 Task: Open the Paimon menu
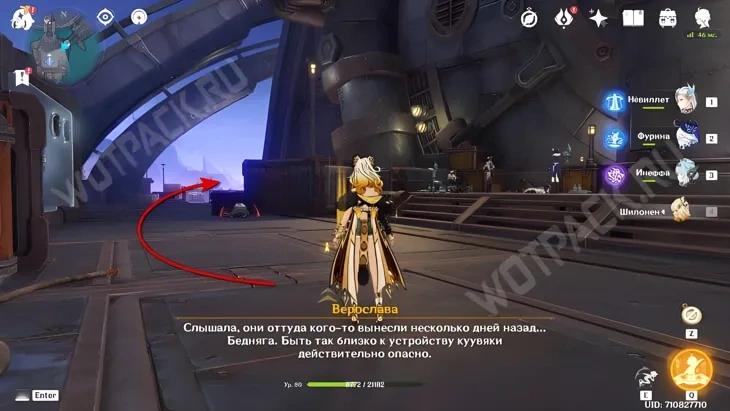coord(22,18)
